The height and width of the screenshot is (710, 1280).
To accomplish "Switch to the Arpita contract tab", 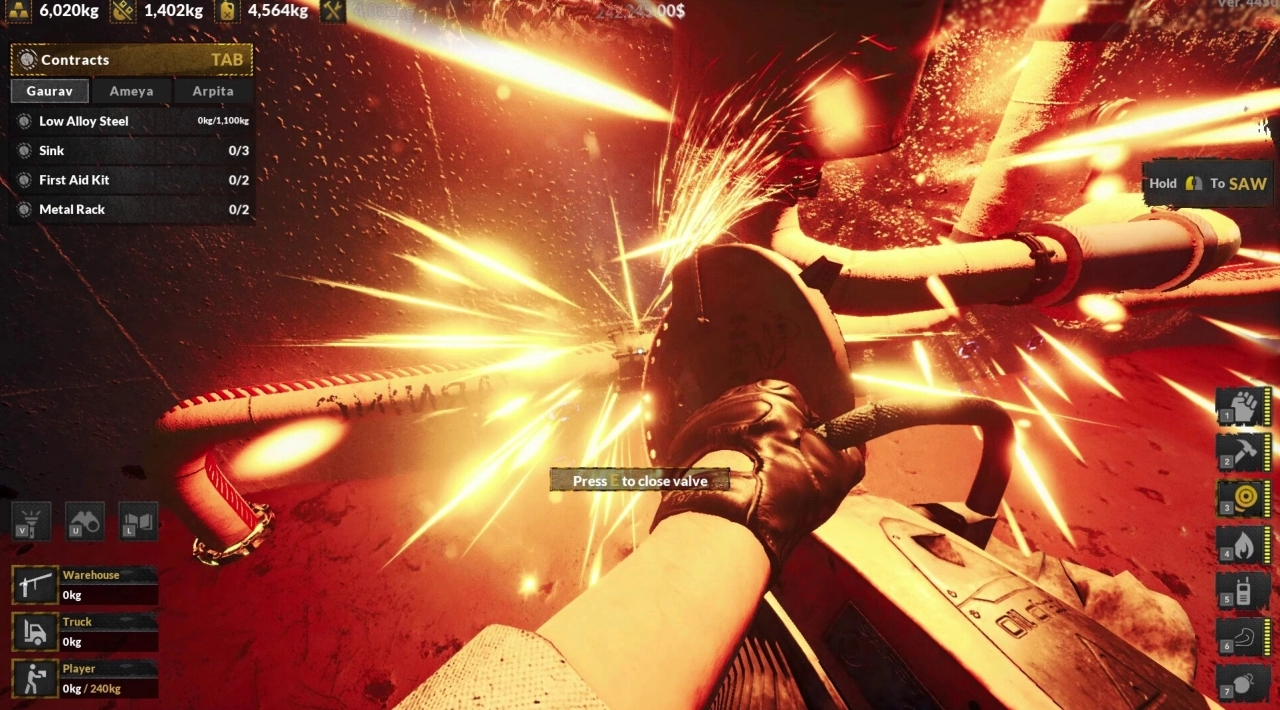I will coord(213,91).
